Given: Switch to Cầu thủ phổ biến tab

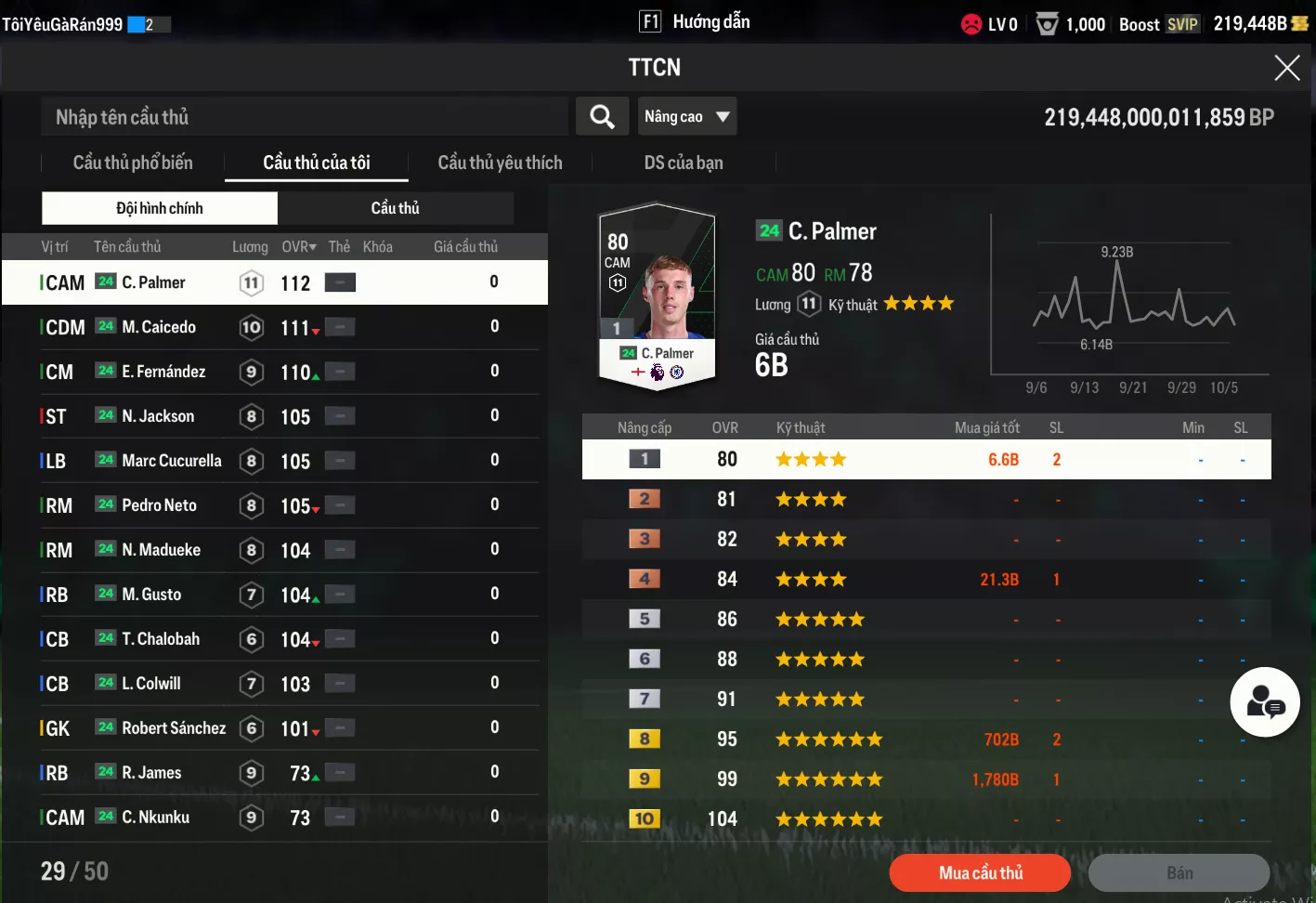Looking at the screenshot, I should pos(133,163).
